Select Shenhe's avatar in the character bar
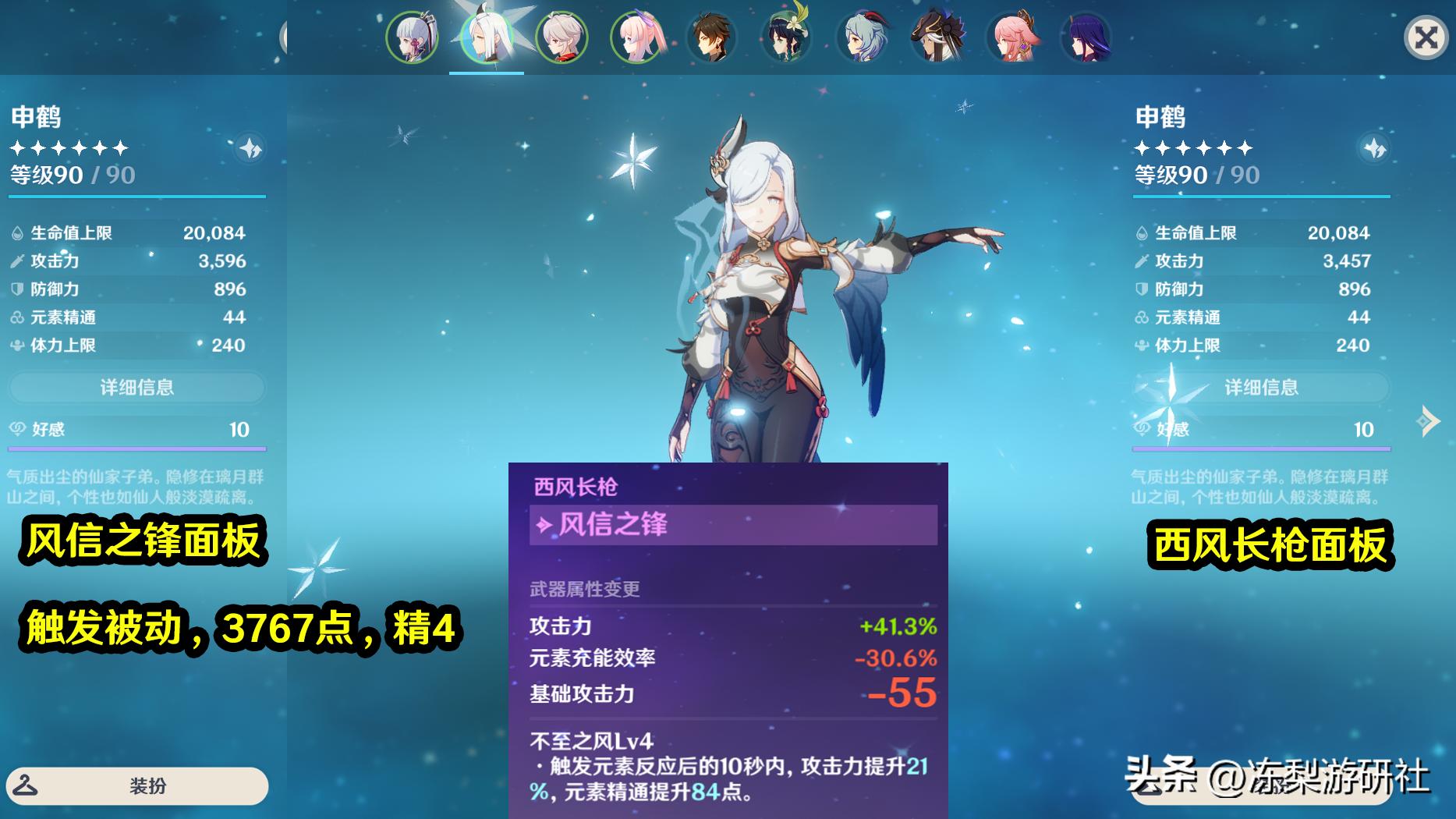1456x819 pixels. (x=486, y=35)
